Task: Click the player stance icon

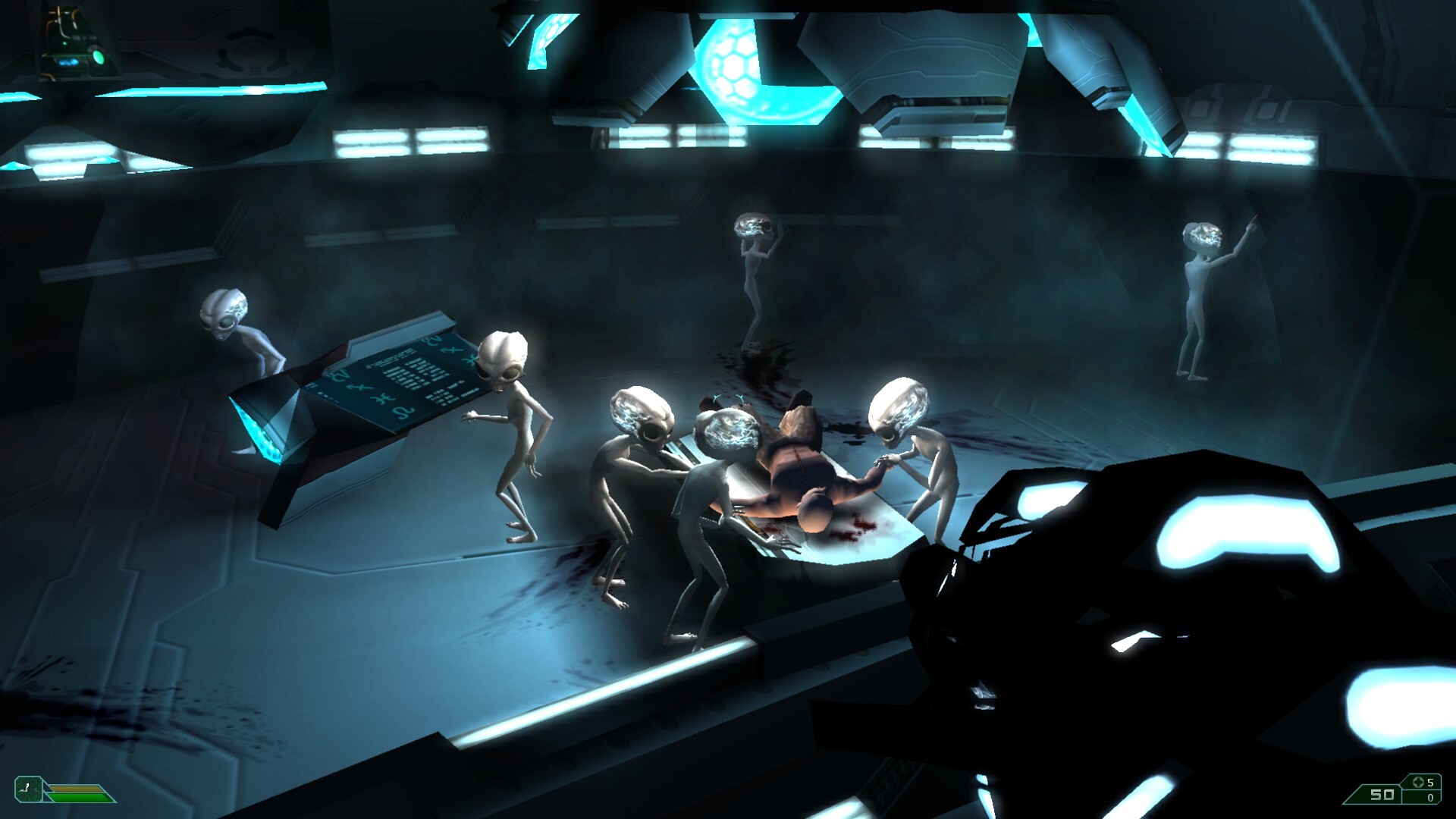Action: coord(28,789)
